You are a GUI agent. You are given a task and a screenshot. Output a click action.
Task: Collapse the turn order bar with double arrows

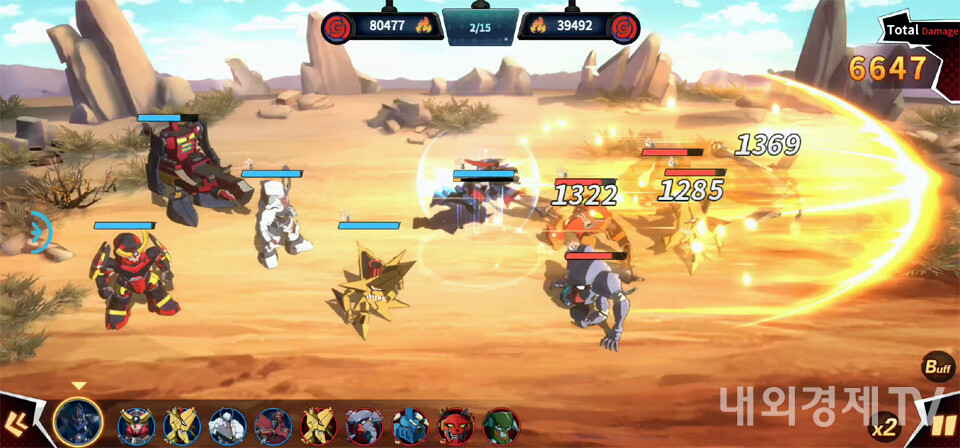15,425
